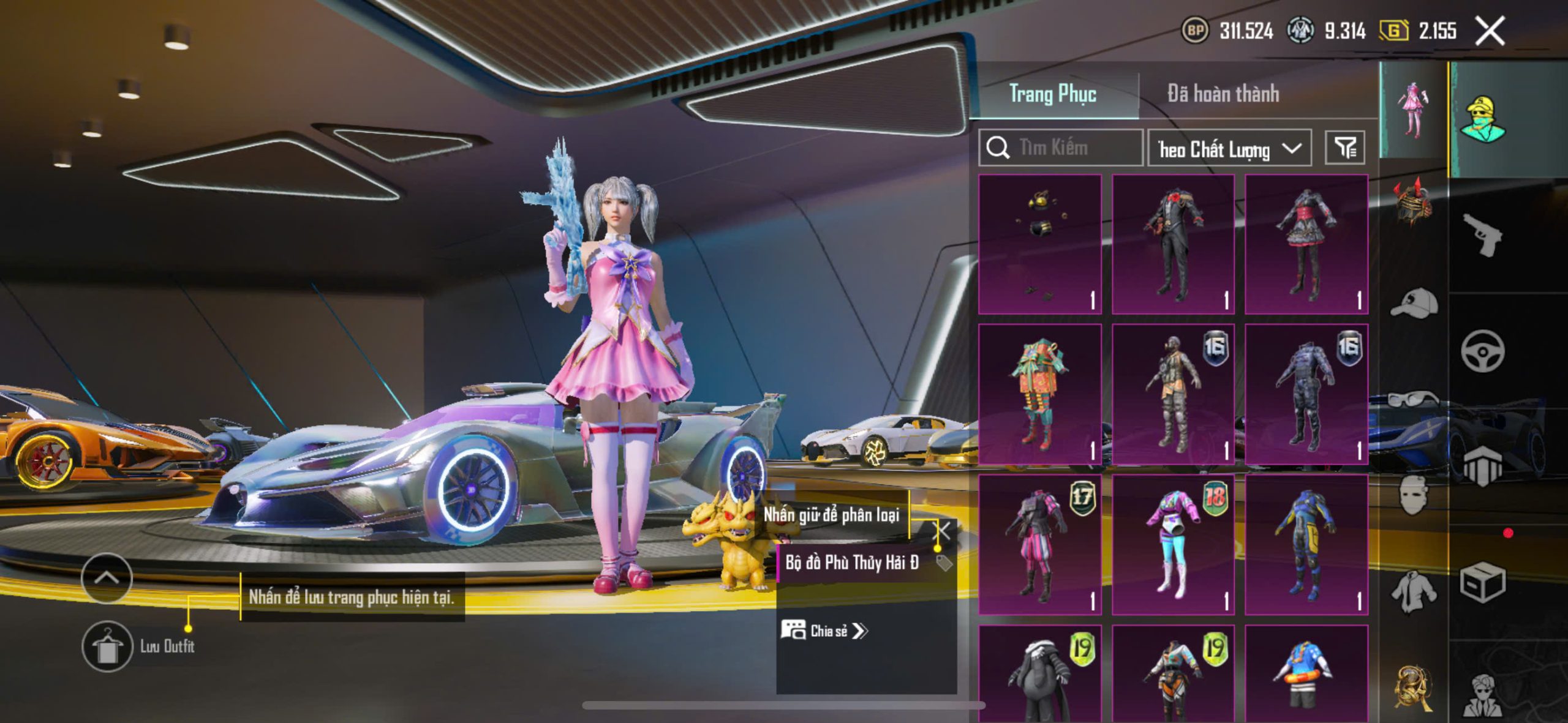Choose the pink and cyan level 18 outfit
This screenshot has height=723, width=1568.
pyautogui.click(x=1173, y=544)
